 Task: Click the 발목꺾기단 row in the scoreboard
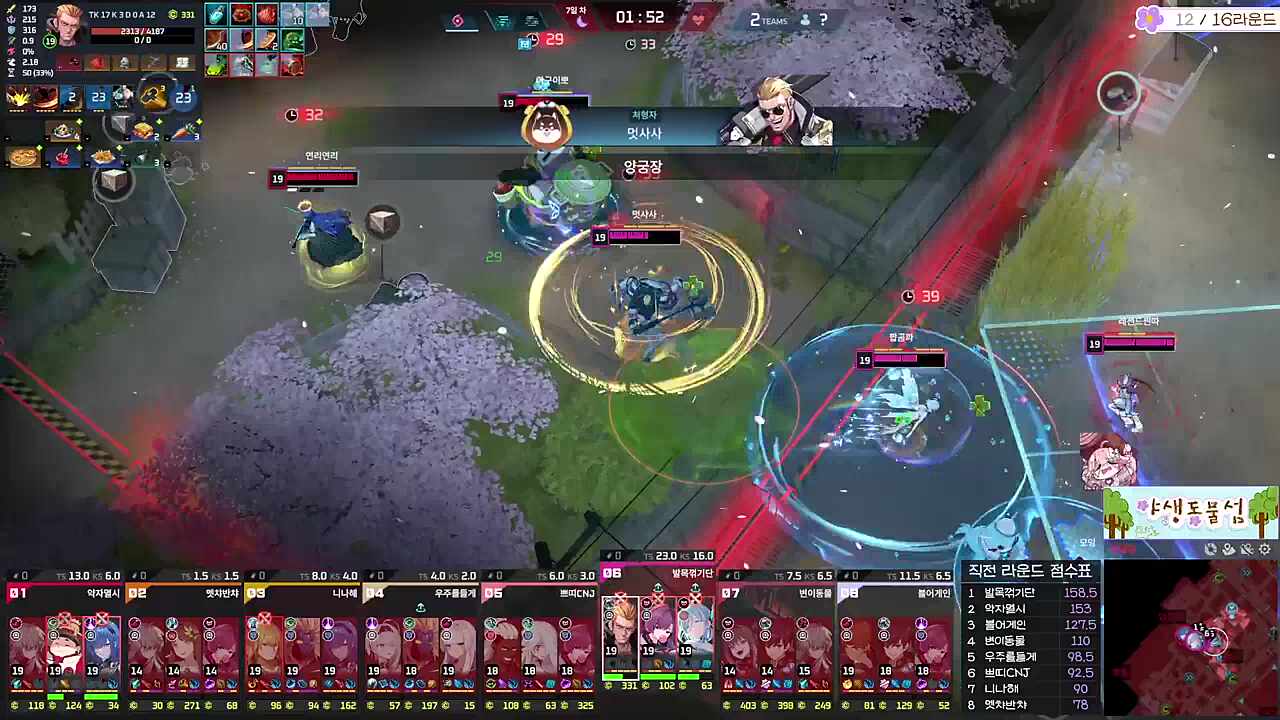1030,593
